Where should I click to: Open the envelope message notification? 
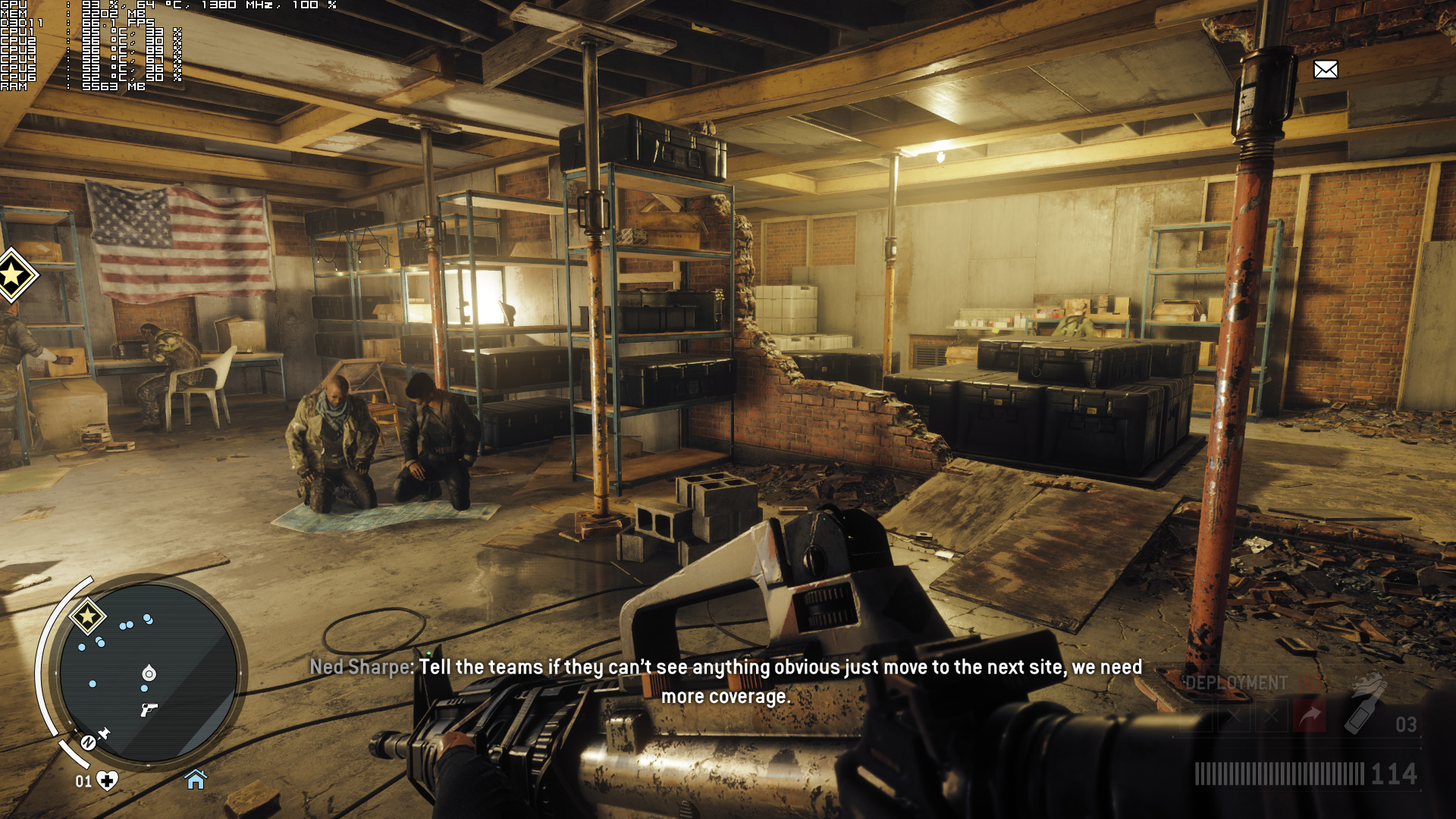[x=1326, y=70]
